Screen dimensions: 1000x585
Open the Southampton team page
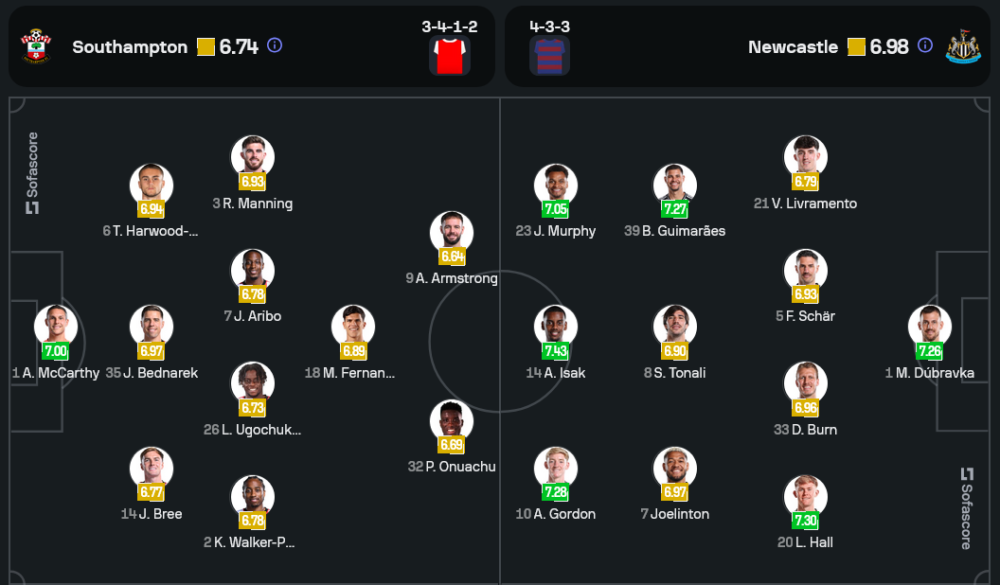click(129, 47)
